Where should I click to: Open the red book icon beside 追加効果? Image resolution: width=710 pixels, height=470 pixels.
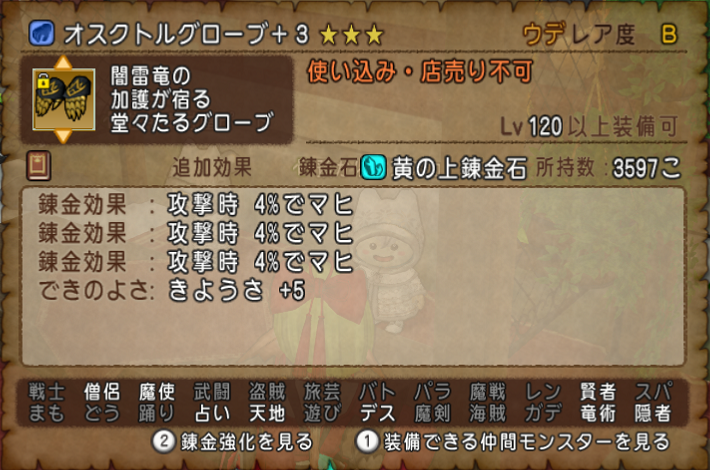[39, 165]
